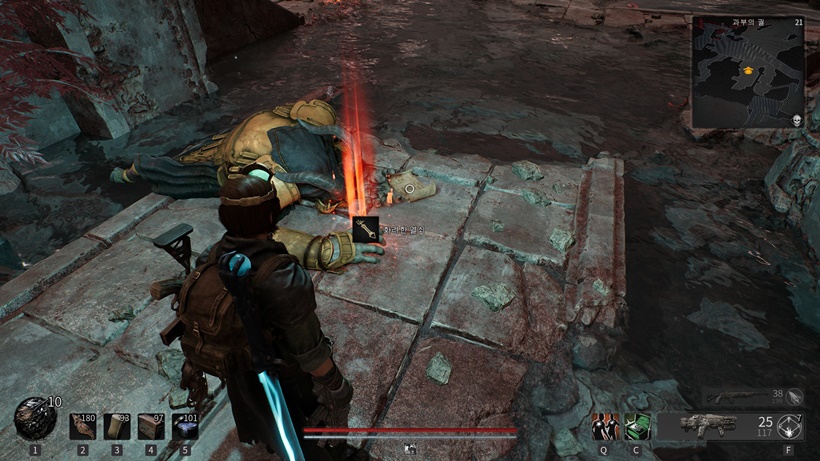Use the relic with 10 charges
Viewport: 820px width, 461px height.
tap(35, 419)
